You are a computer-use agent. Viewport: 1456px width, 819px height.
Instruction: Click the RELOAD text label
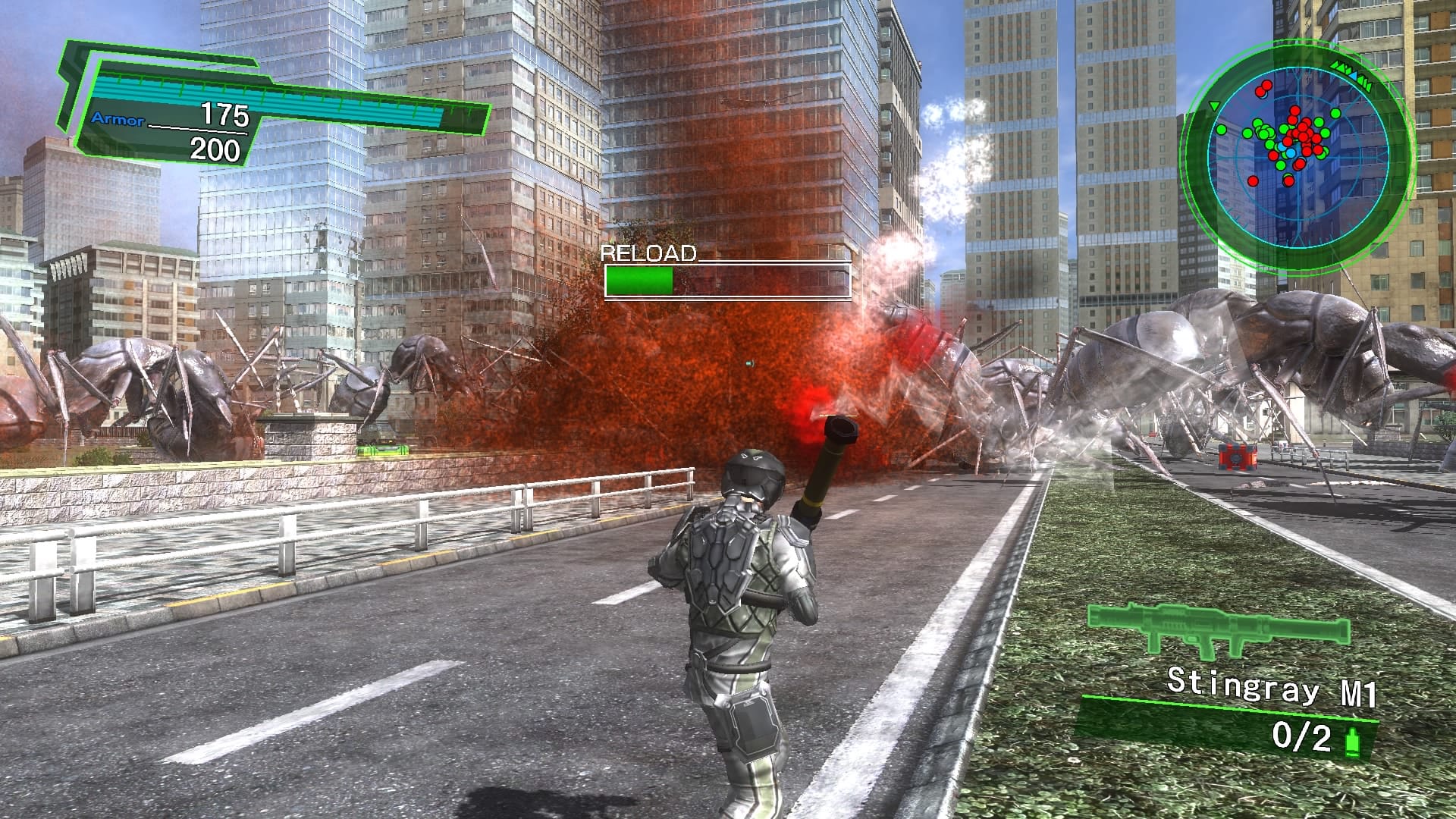648,254
